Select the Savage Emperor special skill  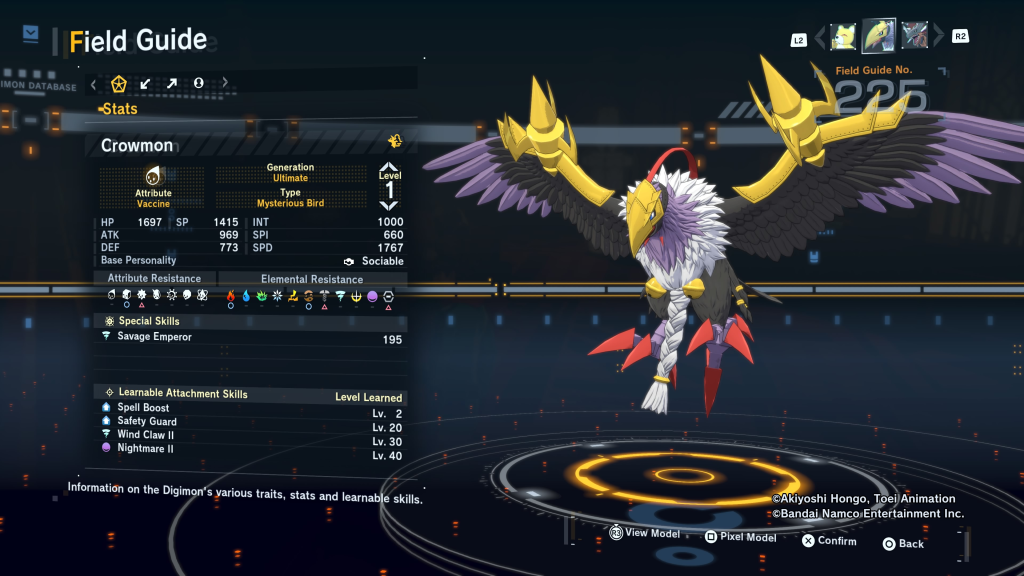[x=155, y=337]
